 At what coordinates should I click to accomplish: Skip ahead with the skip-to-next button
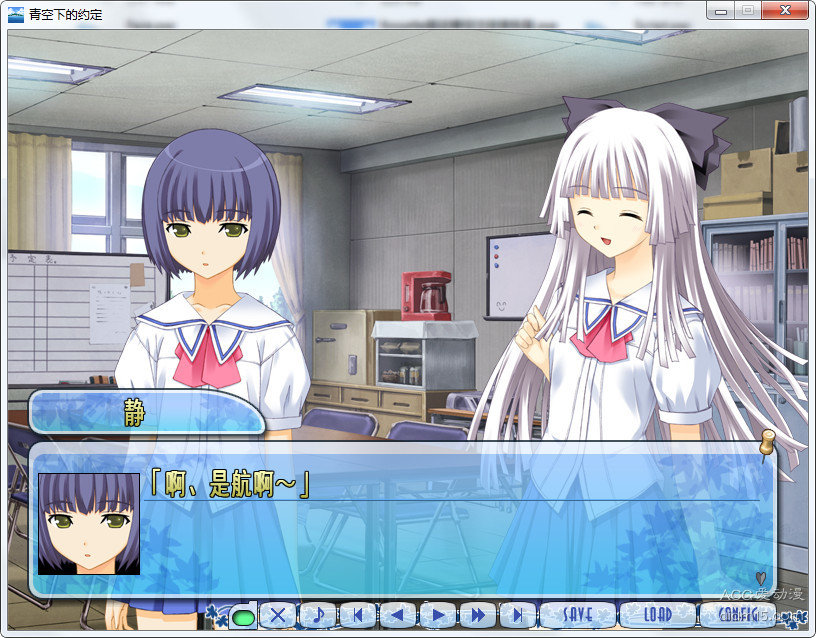517,615
